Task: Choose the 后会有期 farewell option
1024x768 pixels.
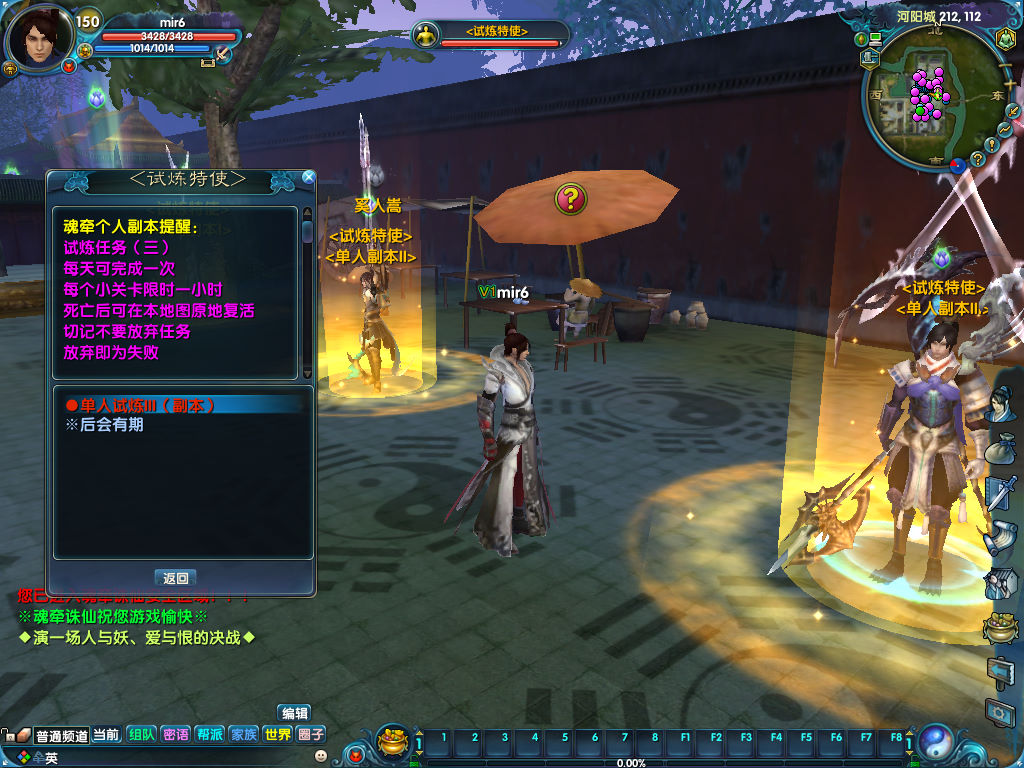Action: pos(104,424)
